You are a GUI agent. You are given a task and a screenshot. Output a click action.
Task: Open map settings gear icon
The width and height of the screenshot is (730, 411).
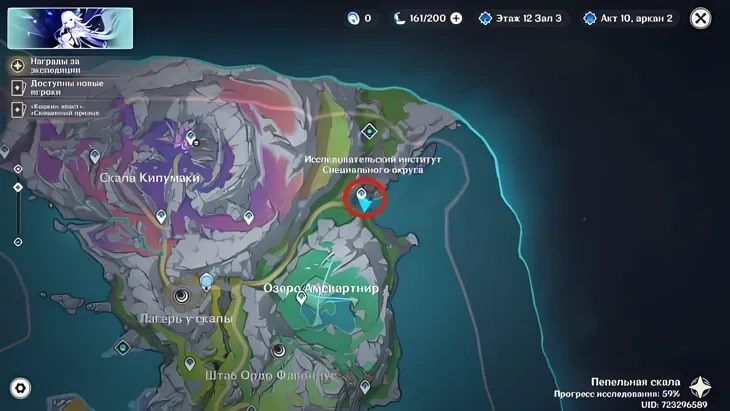point(19,388)
